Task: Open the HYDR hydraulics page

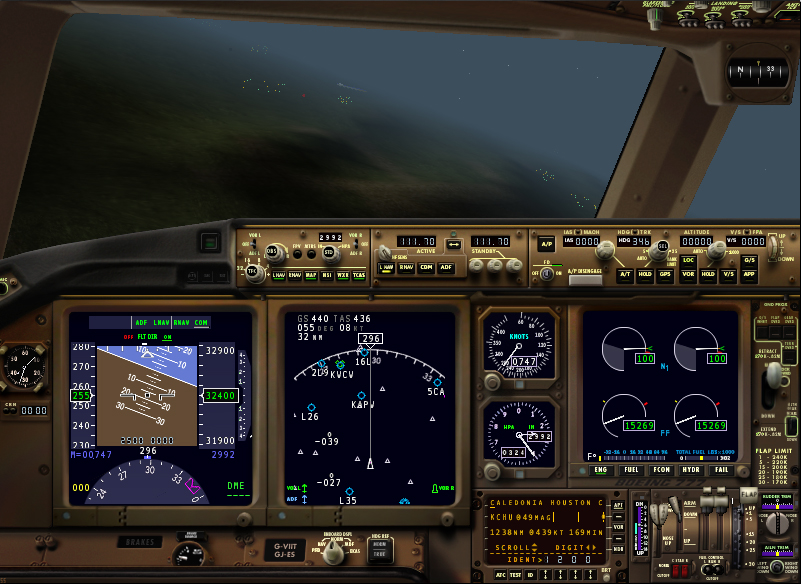Action: 691,469
